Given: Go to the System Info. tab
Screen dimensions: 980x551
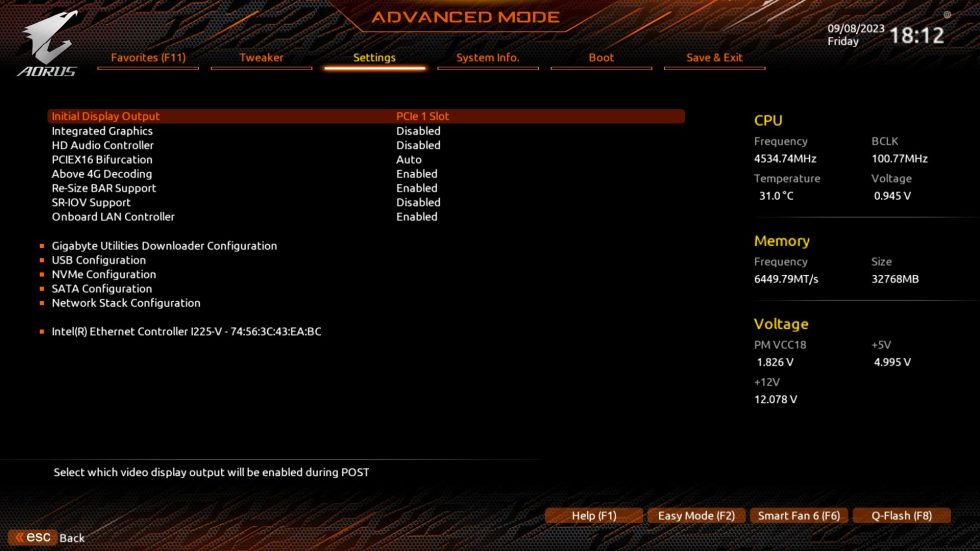Looking at the screenshot, I should [x=488, y=58].
